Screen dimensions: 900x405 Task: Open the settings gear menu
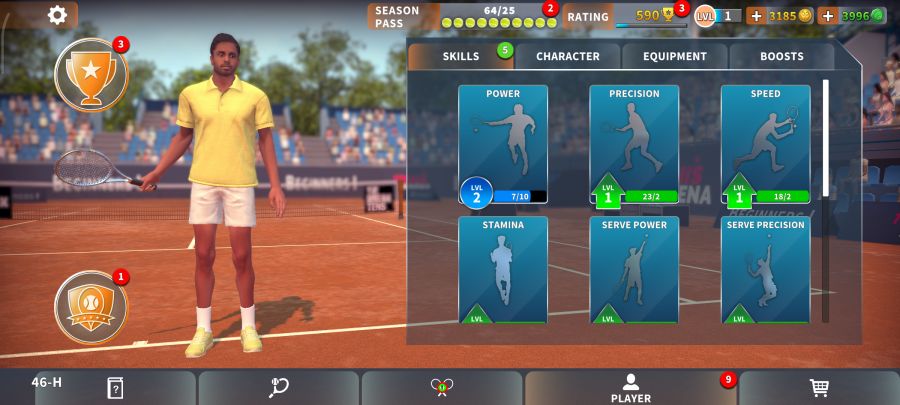[x=58, y=15]
